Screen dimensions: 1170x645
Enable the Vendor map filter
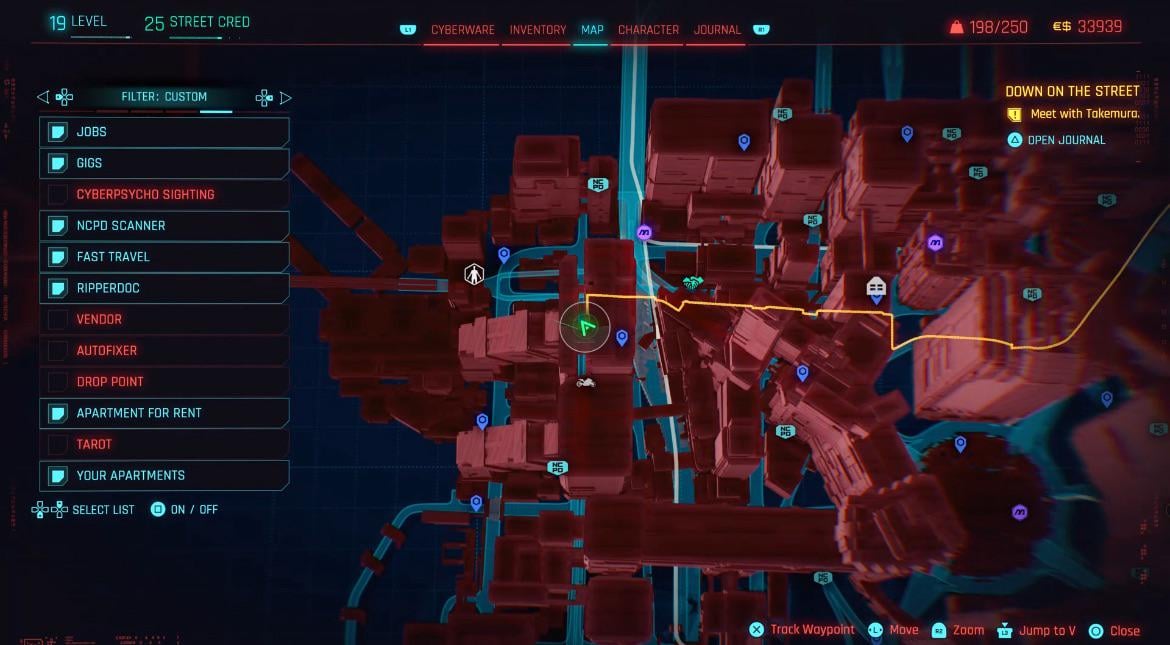(x=165, y=319)
